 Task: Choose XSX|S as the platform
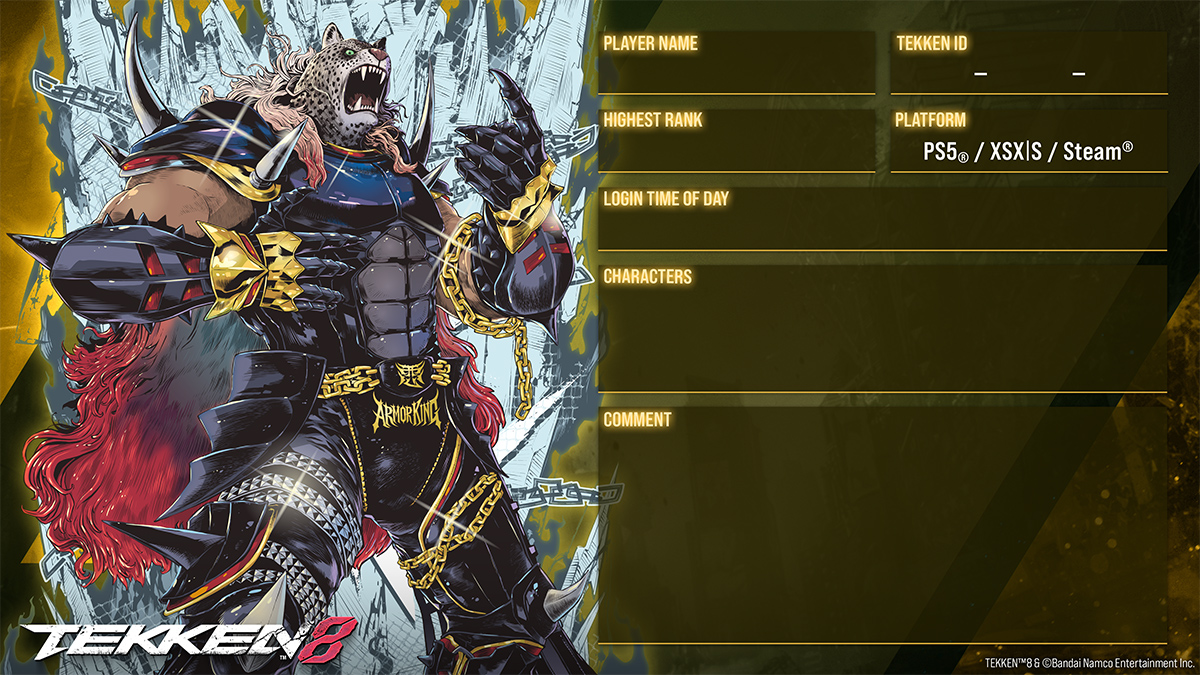[1012, 153]
